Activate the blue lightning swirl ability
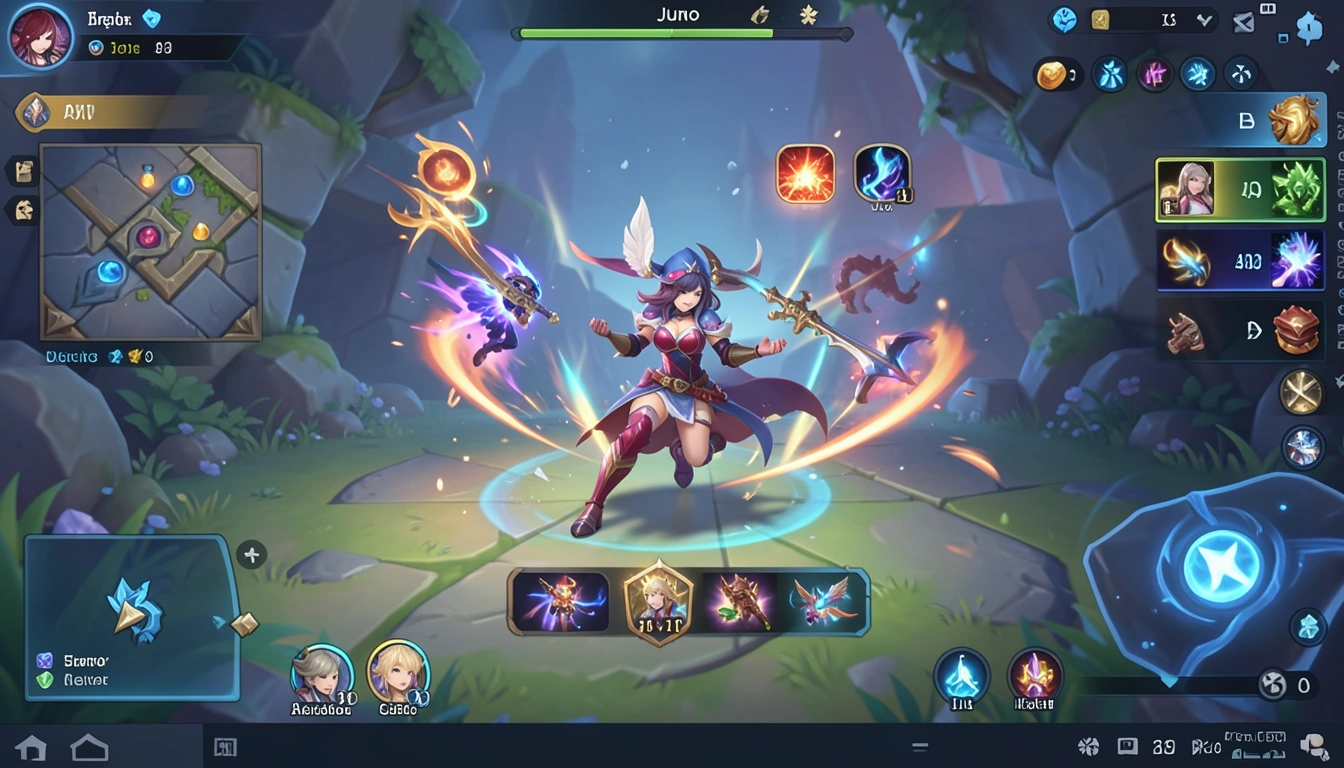This screenshot has width=1344, height=768. [882, 174]
